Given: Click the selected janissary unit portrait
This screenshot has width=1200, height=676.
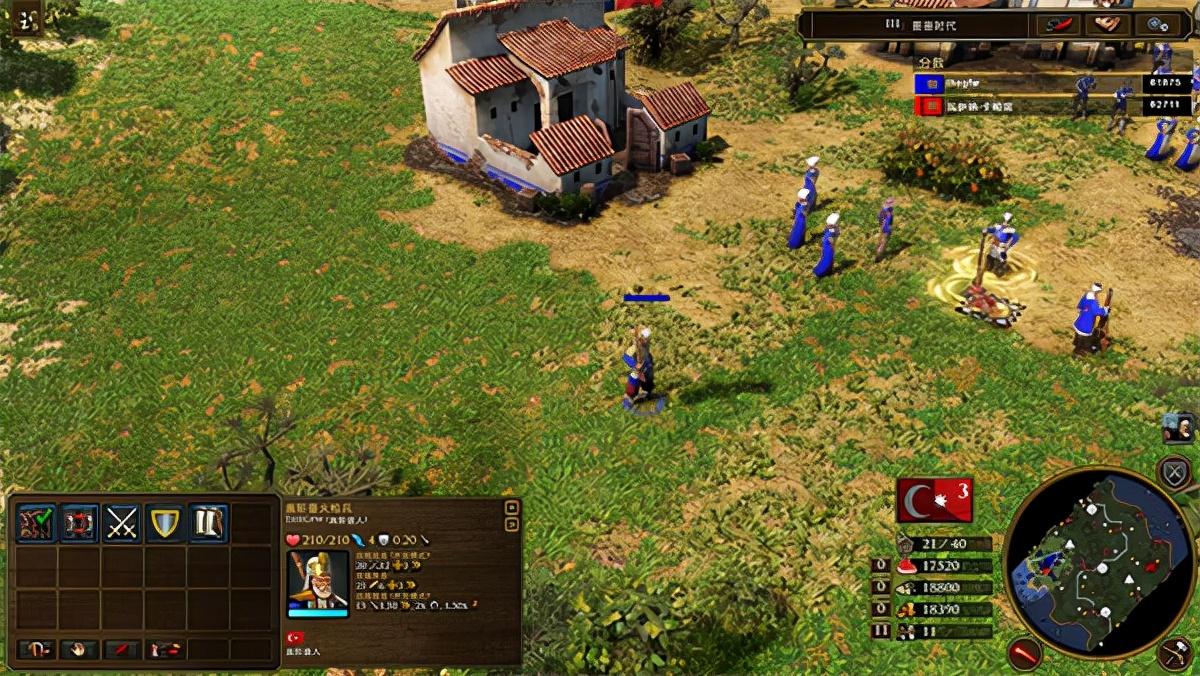Looking at the screenshot, I should click(x=318, y=581).
